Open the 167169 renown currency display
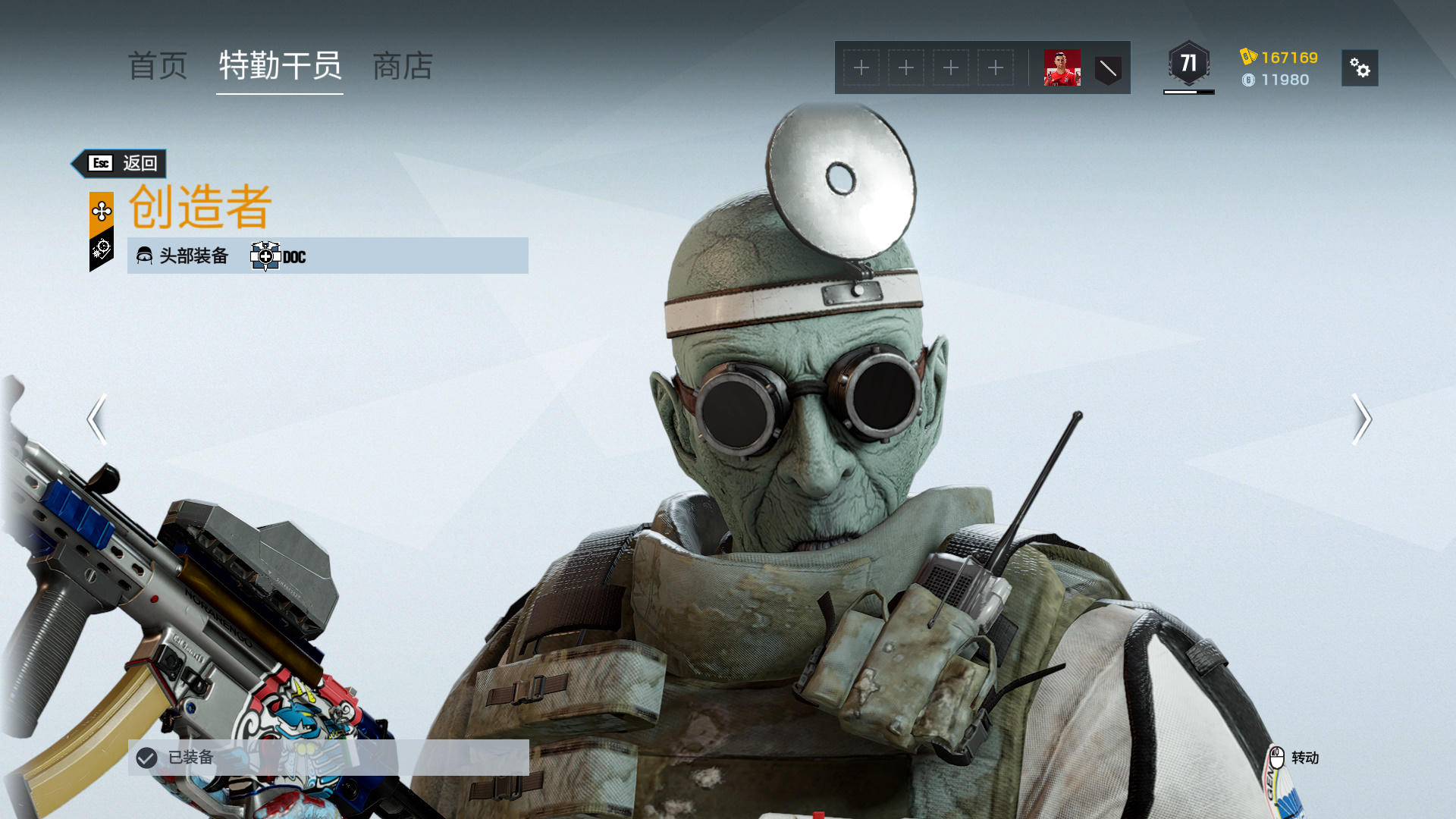 [1280, 58]
